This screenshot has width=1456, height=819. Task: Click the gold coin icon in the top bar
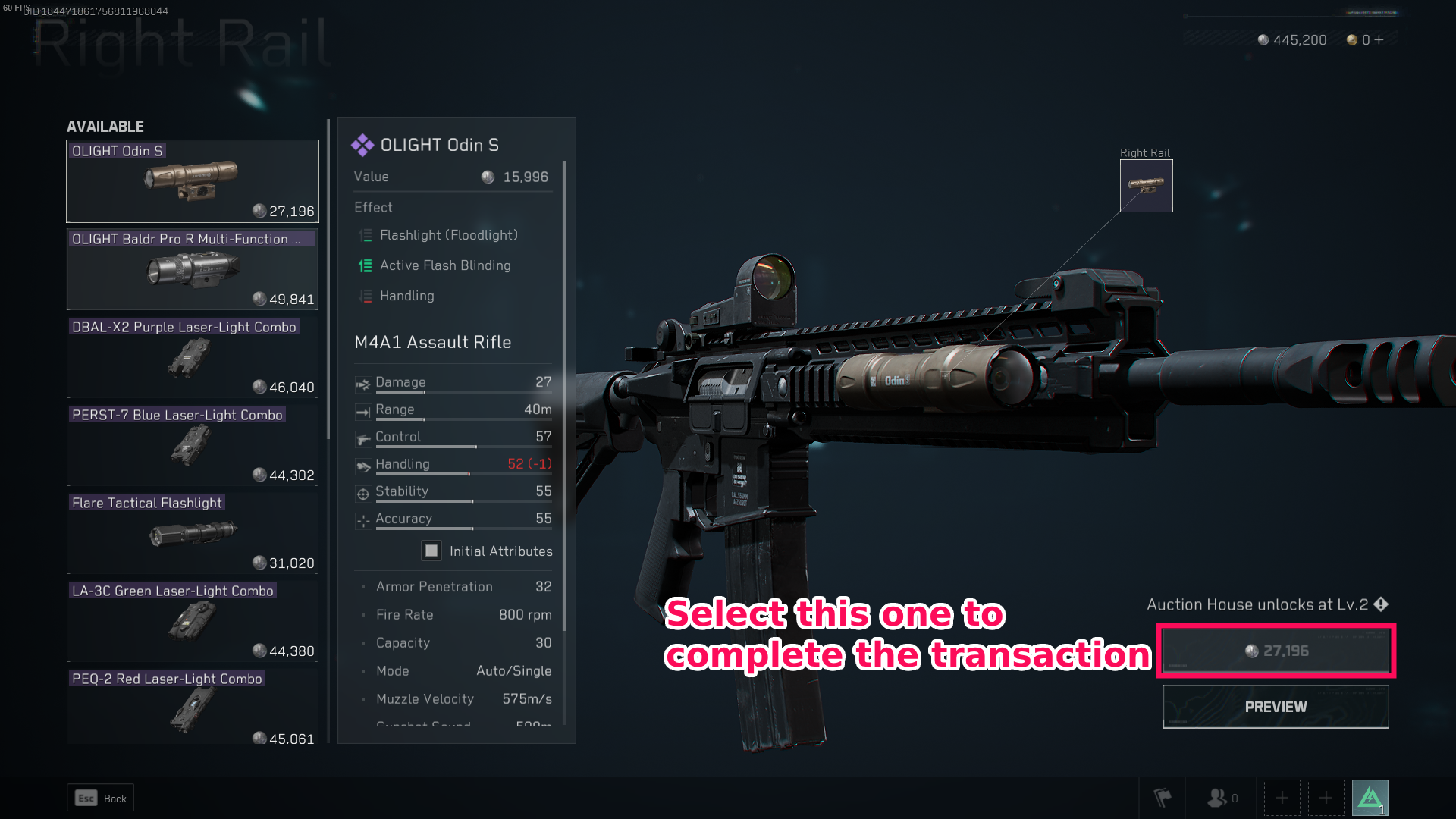(x=1351, y=39)
